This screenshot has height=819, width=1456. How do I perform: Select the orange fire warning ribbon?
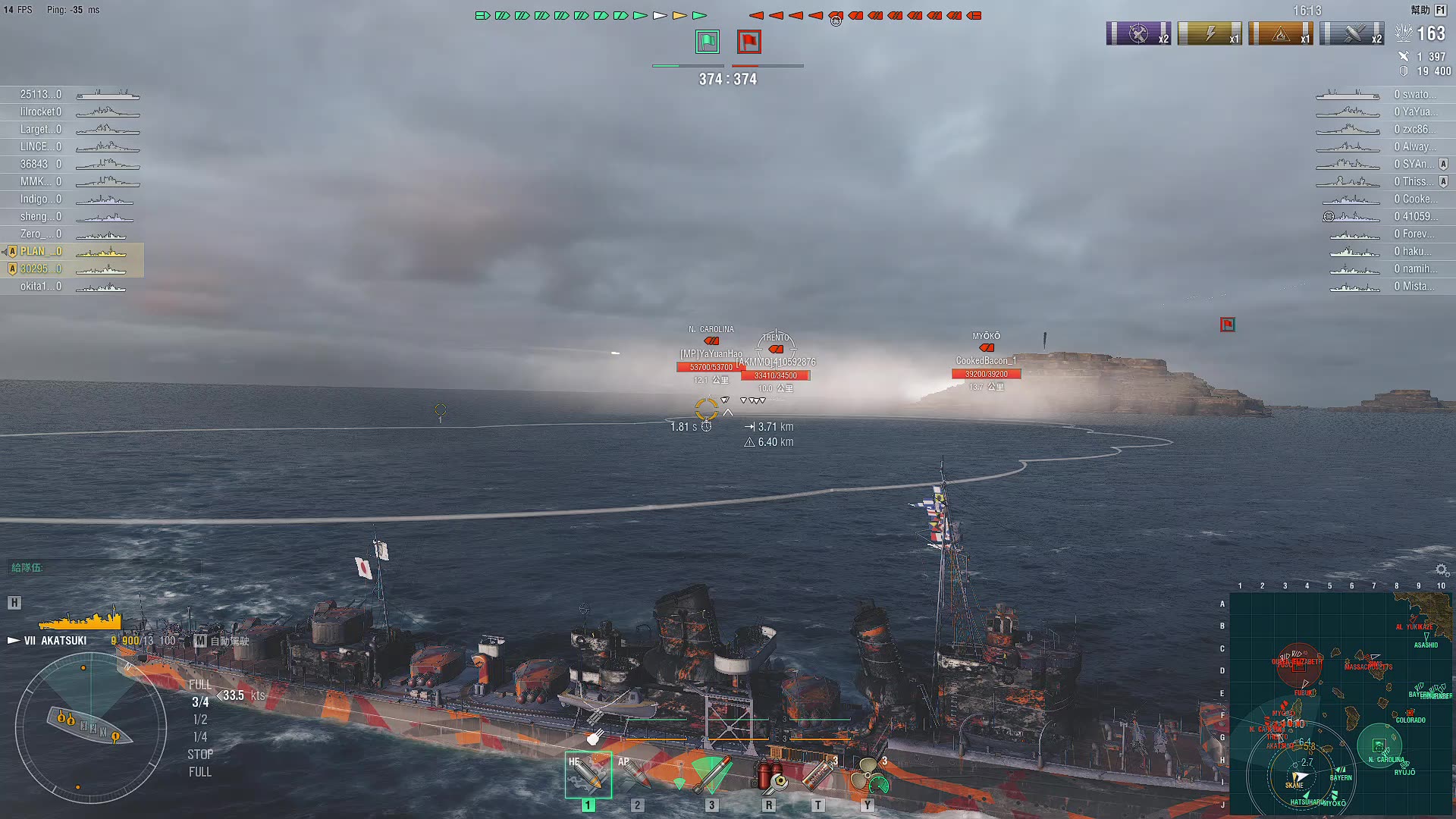(x=1281, y=34)
